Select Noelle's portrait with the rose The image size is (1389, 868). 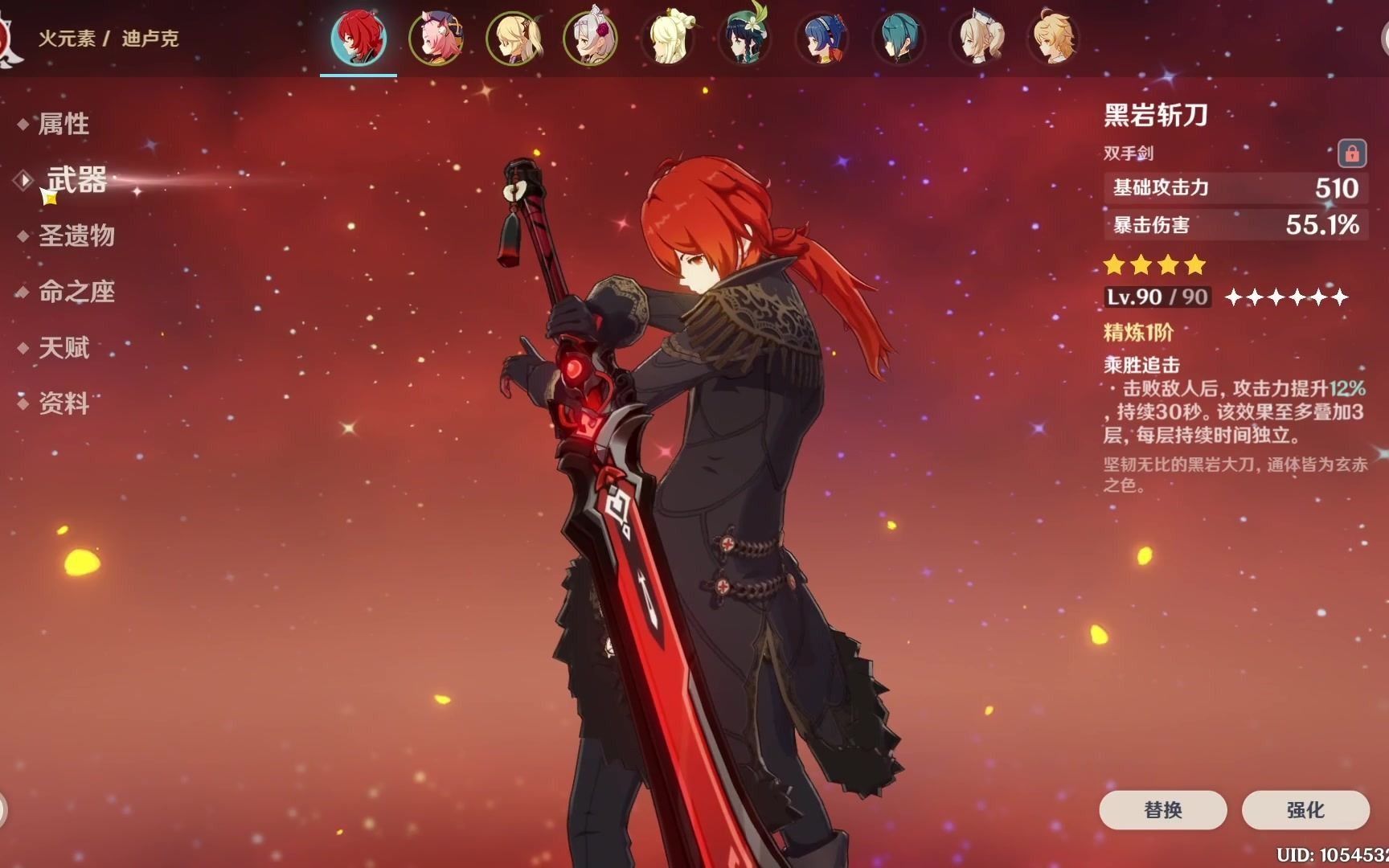[x=591, y=38]
